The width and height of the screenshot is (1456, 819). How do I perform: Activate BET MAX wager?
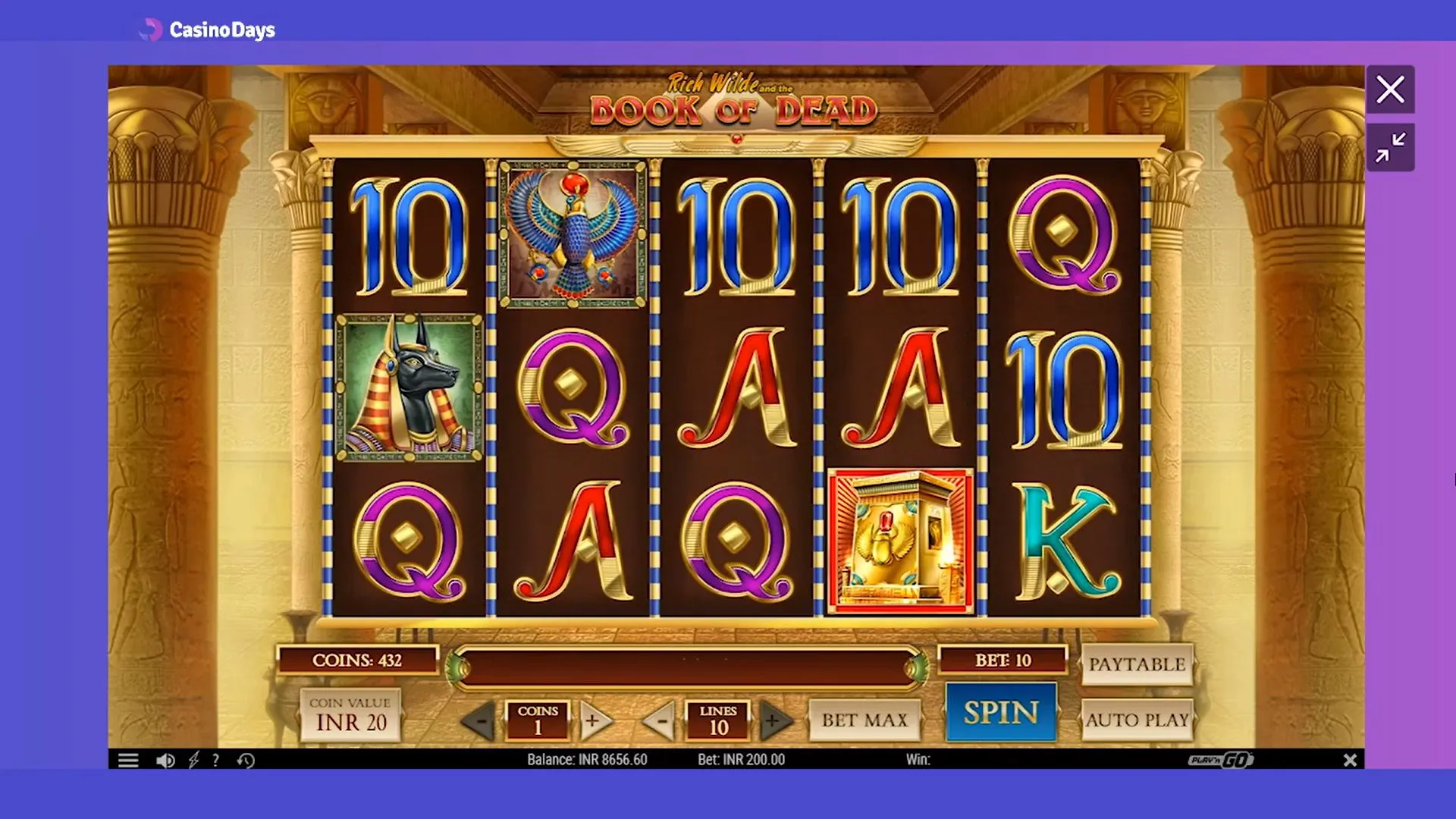864,720
